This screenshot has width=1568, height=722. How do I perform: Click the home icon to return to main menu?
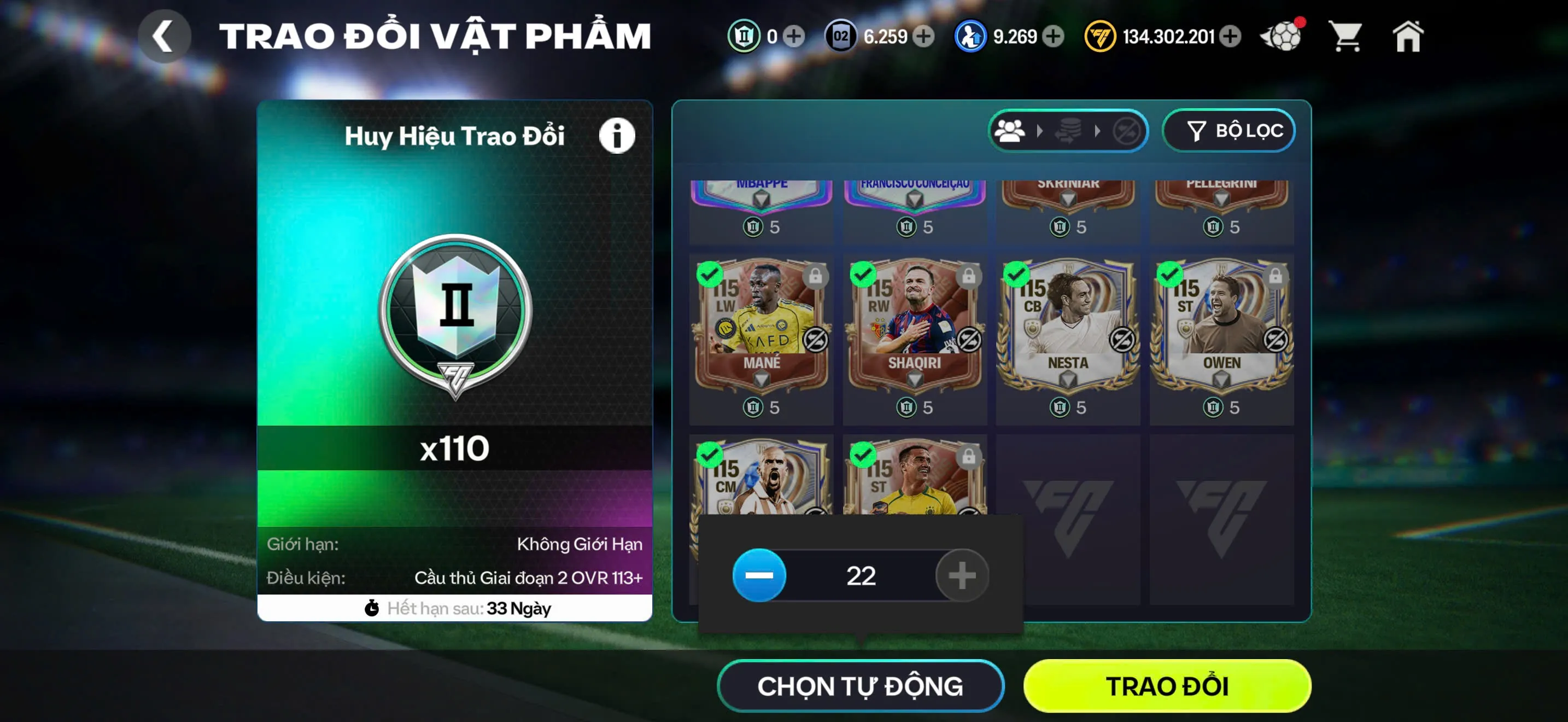coord(1407,37)
